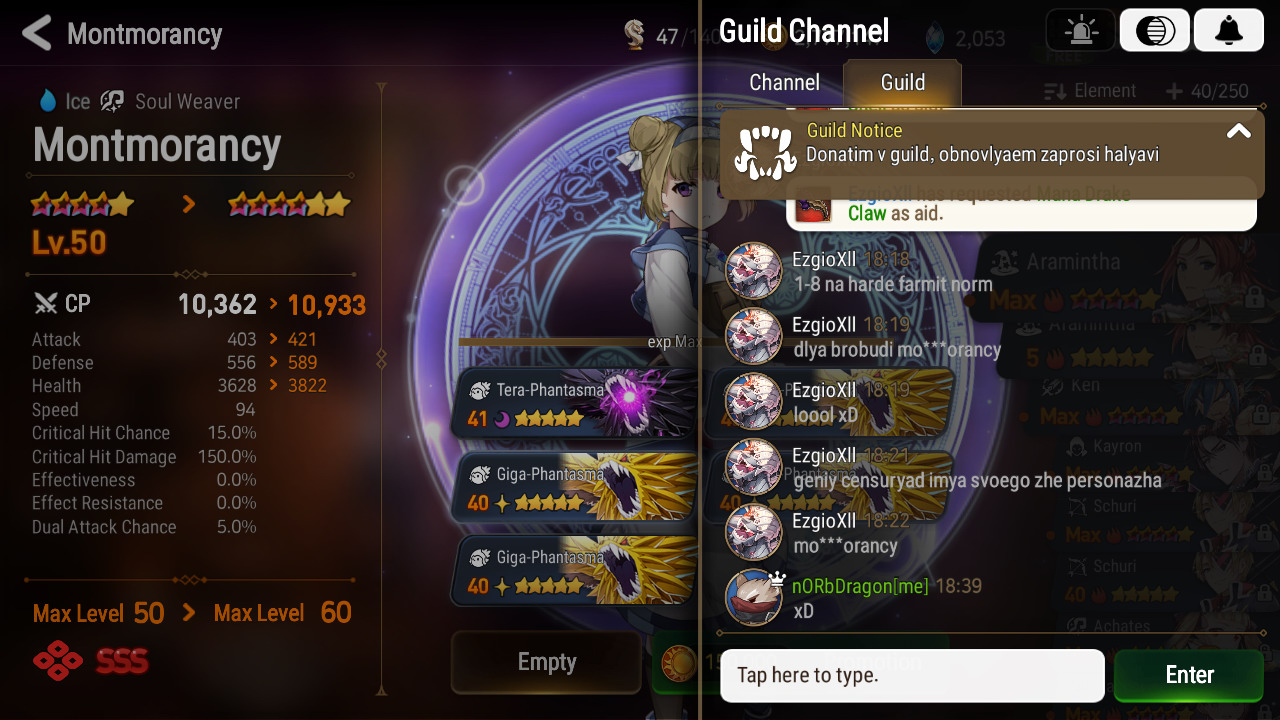Open the bell notifications button
The height and width of the screenshot is (720, 1280).
pos(1228,31)
